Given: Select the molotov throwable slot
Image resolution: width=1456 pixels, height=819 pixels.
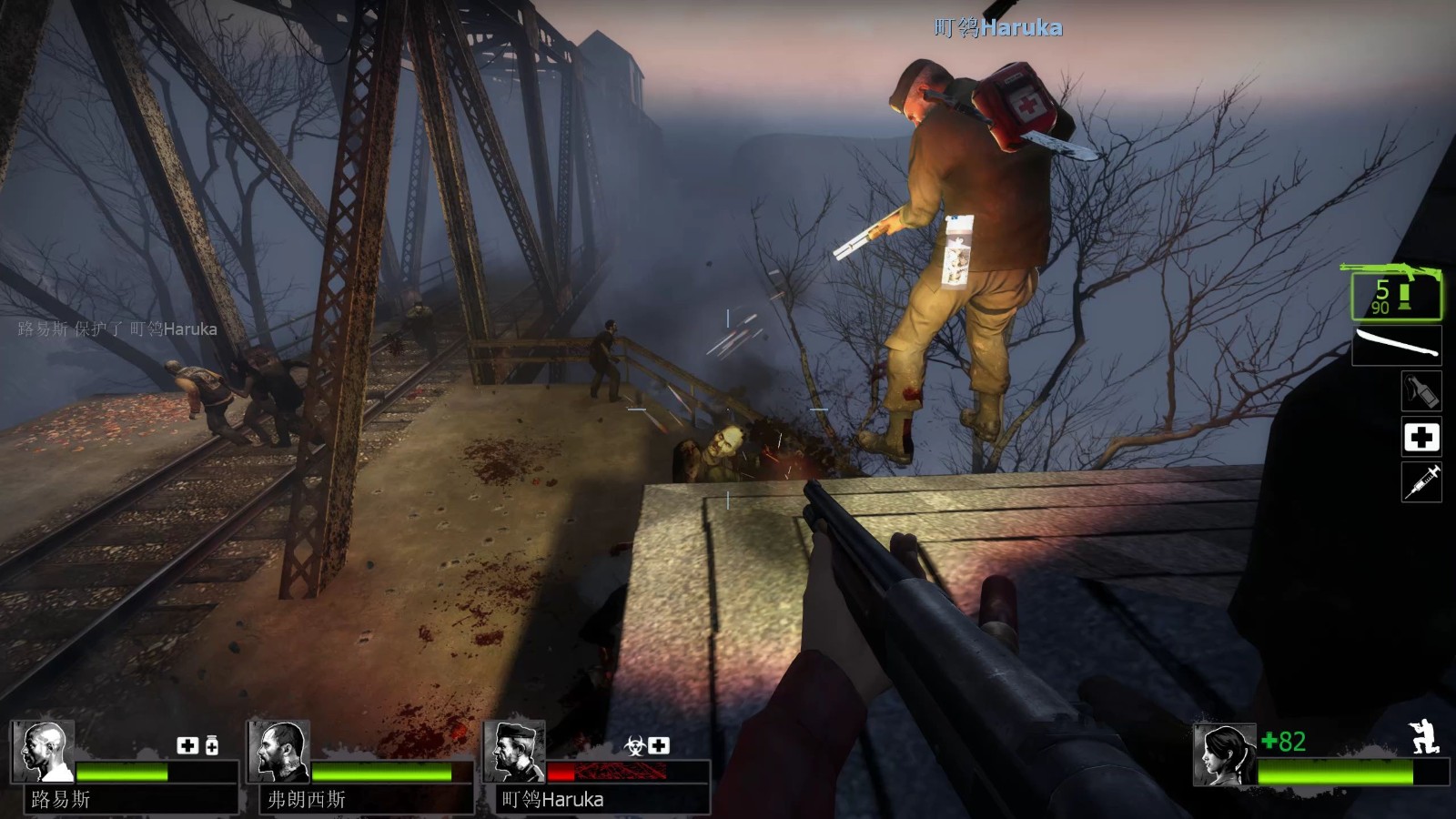Looking at the screenshot, I should pyautogui.click(x=1421, y=391).
